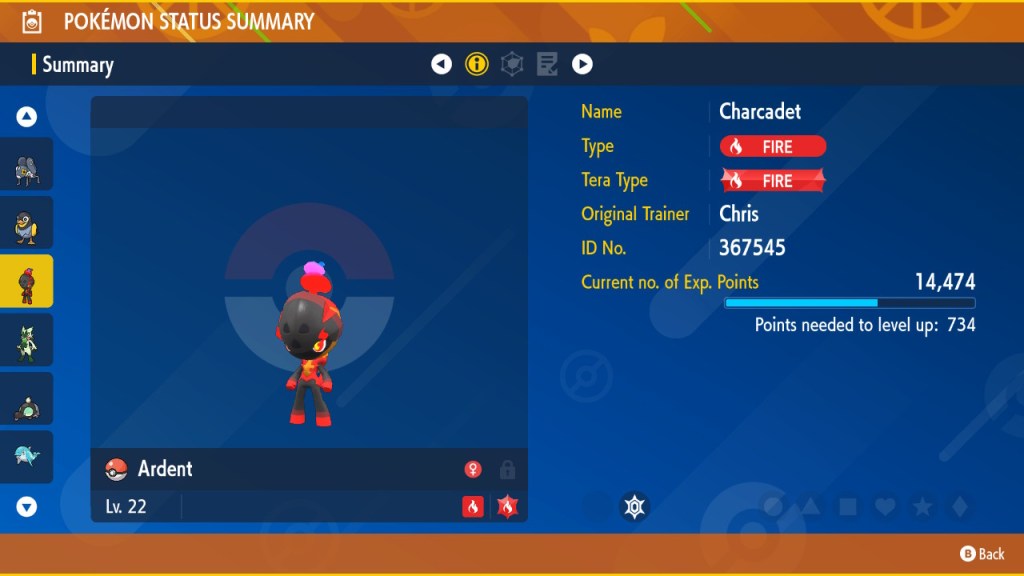Viewport: 1024px width, 576px height.
Task: Toggle the square marking
Action: point(848,507)
